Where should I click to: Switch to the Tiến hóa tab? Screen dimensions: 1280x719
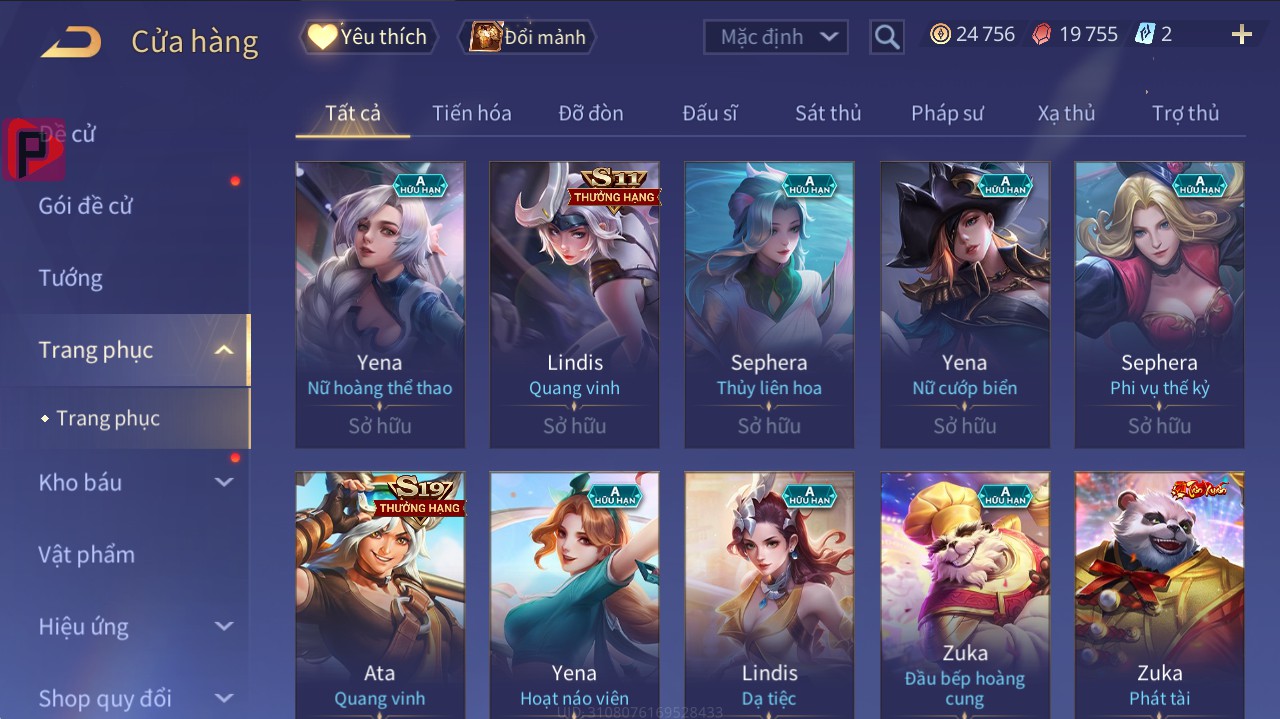click(471, 113)
